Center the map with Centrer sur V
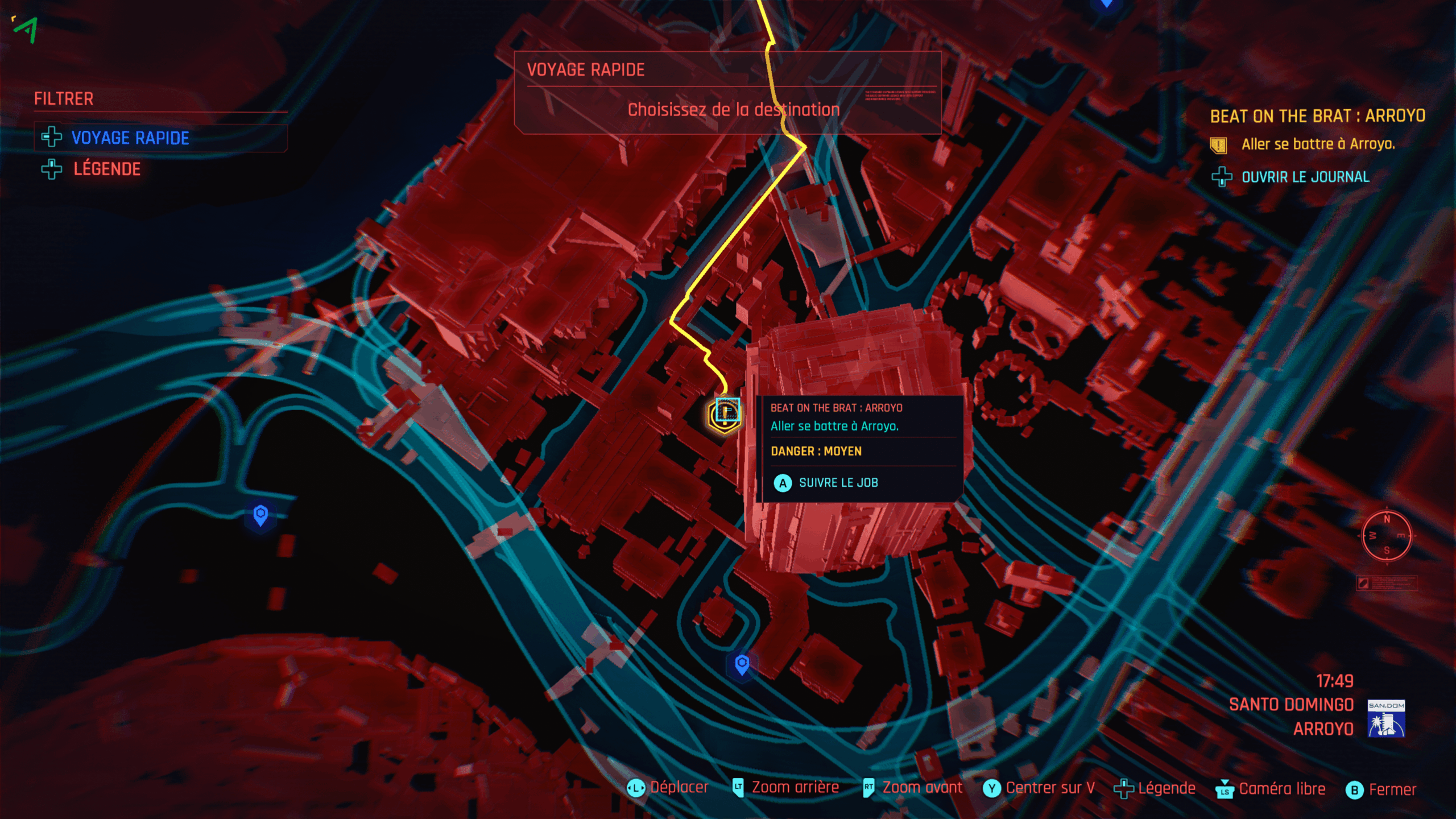The width and height of the screenshot is (1456, 819). tap(1049, 788)
